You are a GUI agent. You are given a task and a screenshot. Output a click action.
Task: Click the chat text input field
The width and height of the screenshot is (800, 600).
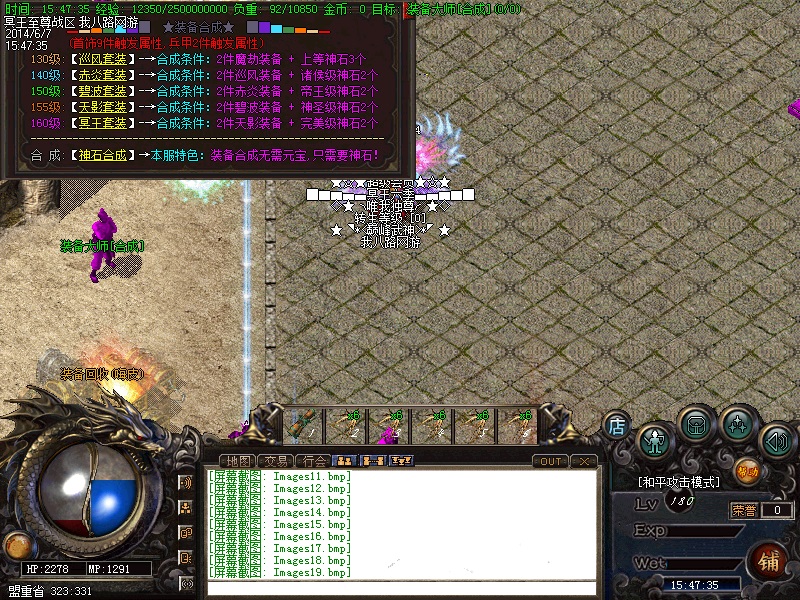(x=400, y=587)
